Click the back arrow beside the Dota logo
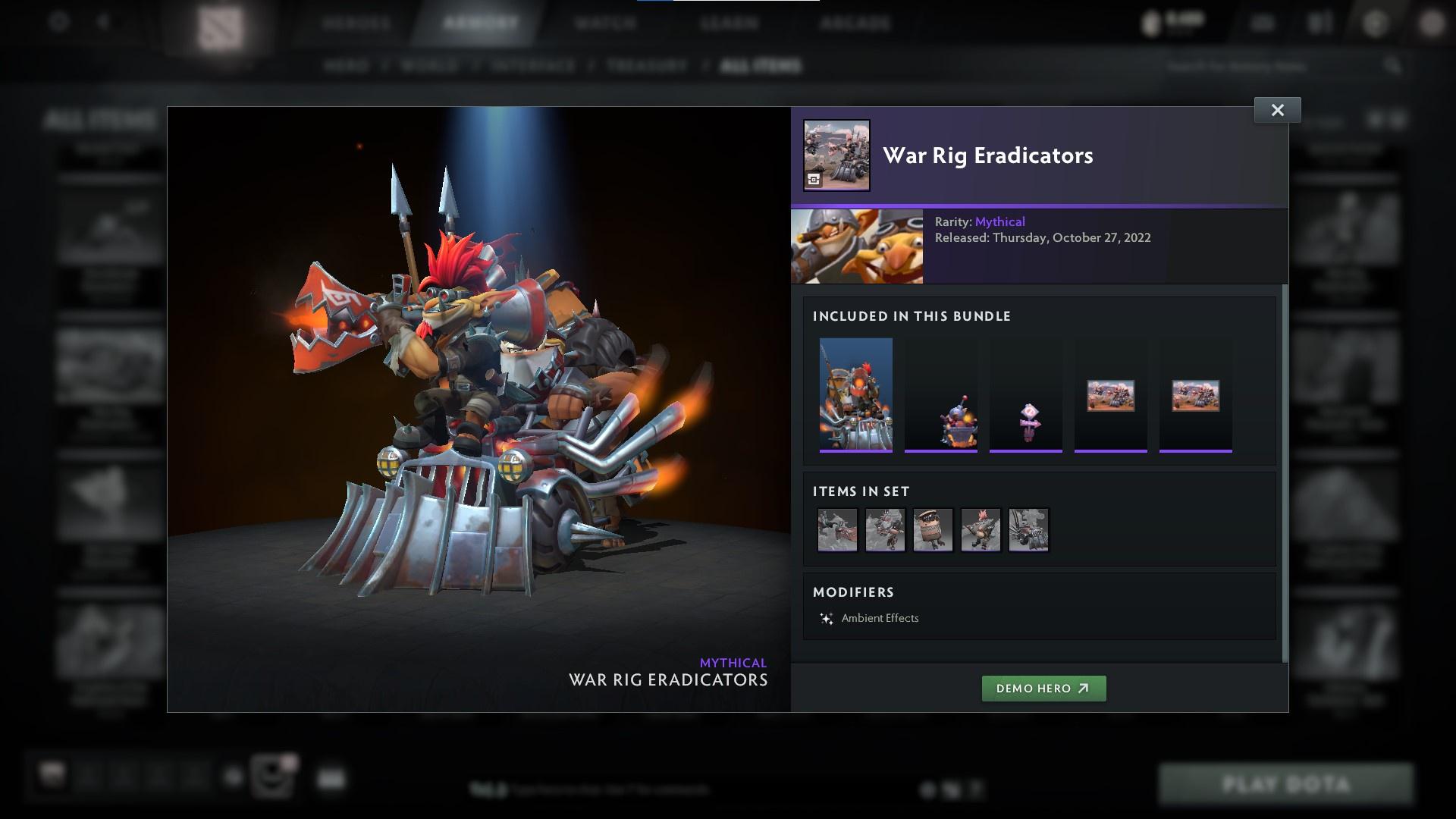 (x=104, y=23)
